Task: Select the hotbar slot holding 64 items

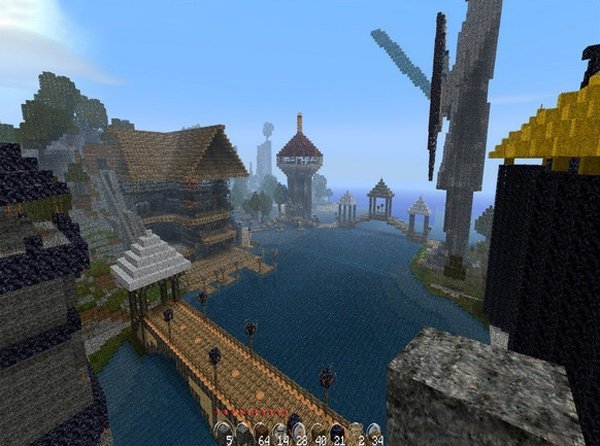Action: point(260,433)
